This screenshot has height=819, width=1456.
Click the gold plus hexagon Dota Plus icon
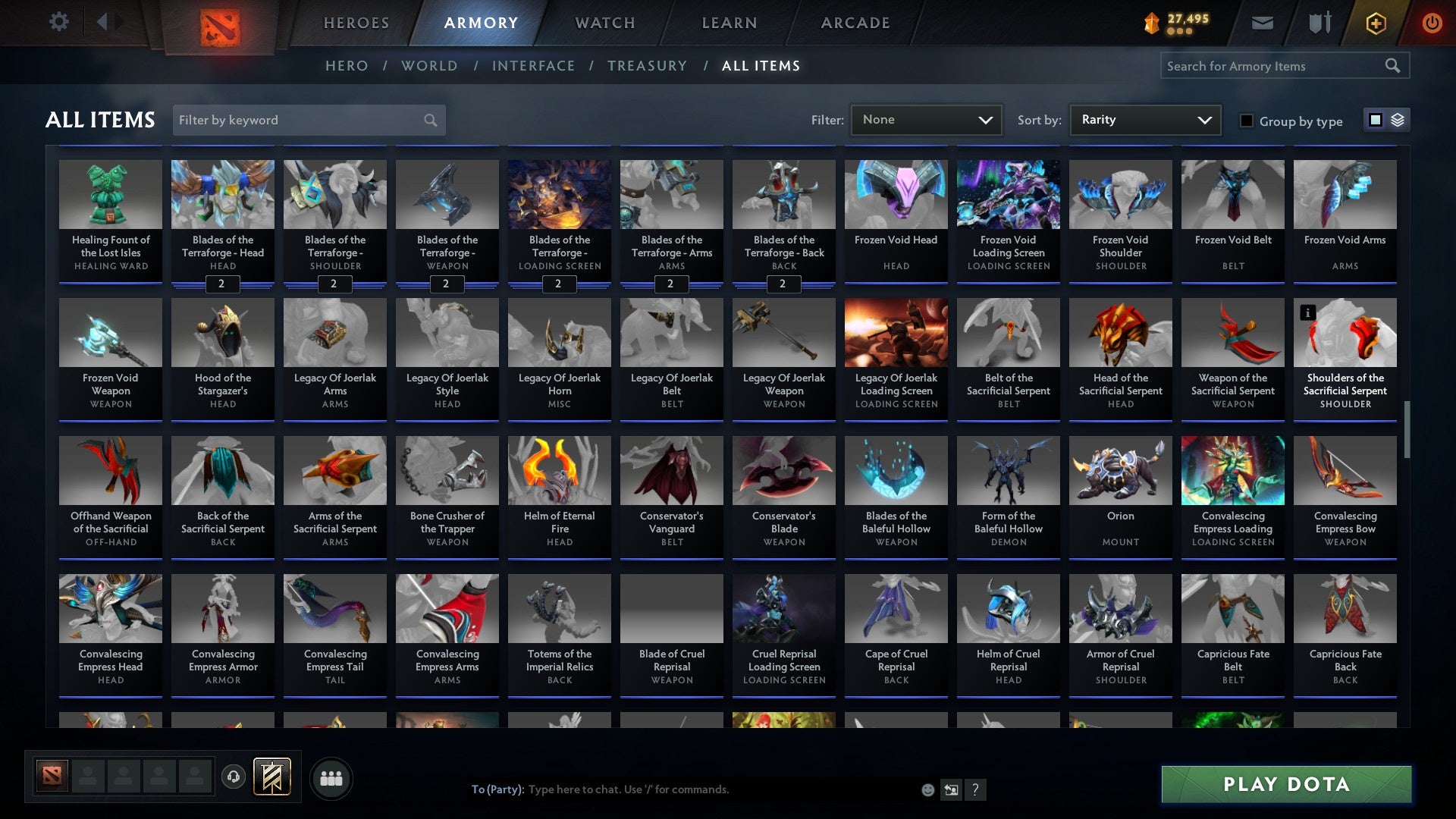point(1375,23)
